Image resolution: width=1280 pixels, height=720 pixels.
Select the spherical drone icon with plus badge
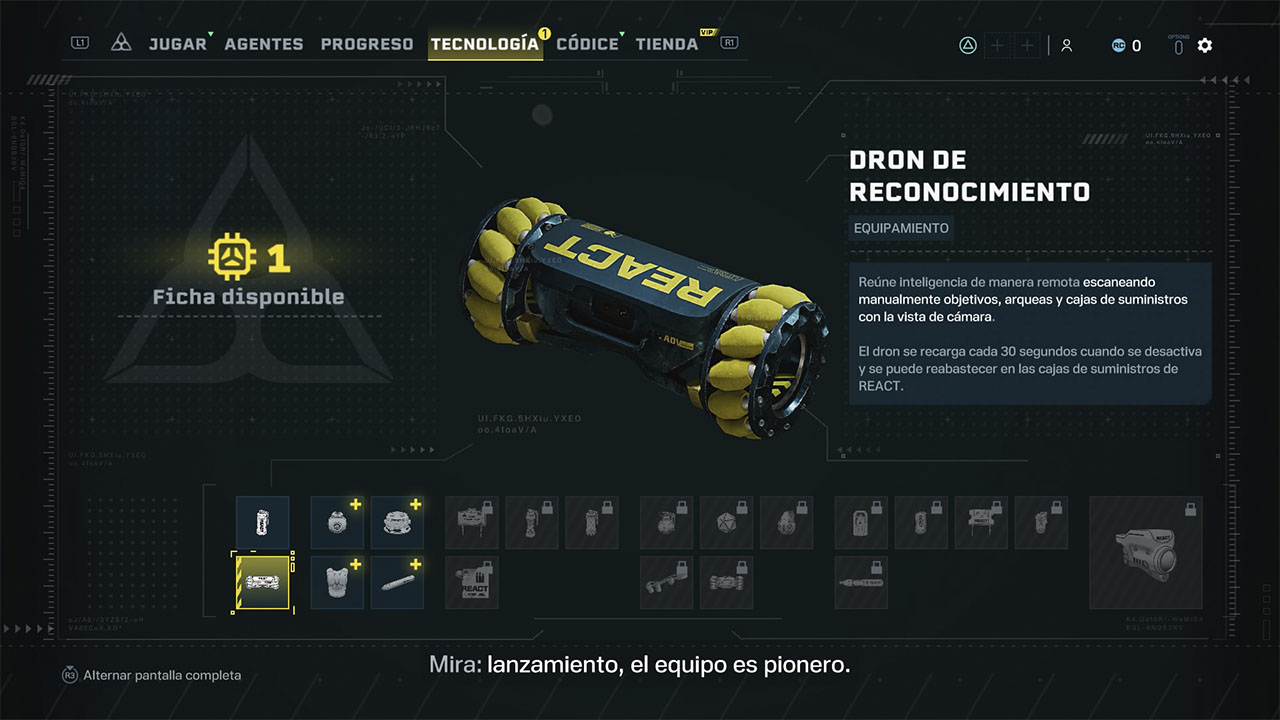point(337,521)
